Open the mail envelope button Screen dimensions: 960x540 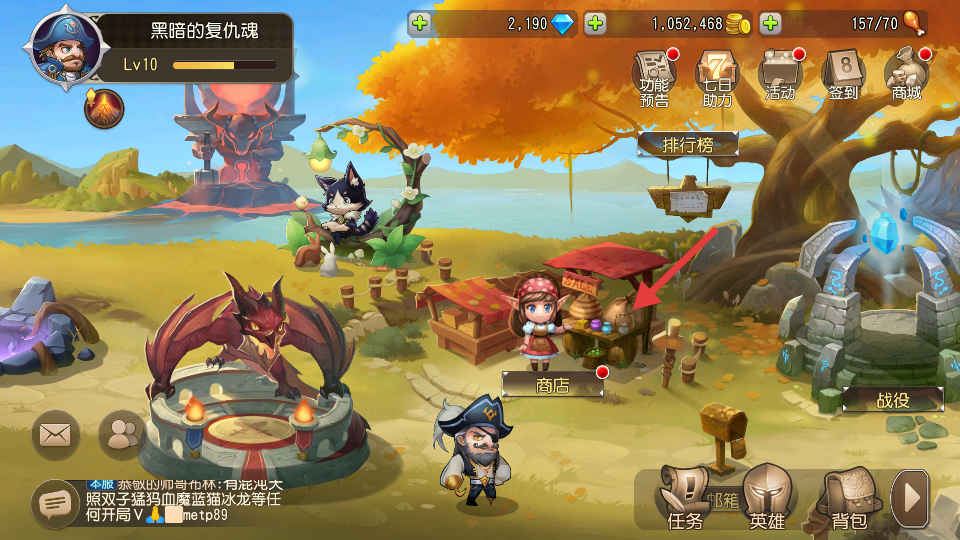click(x=57, y=434)
